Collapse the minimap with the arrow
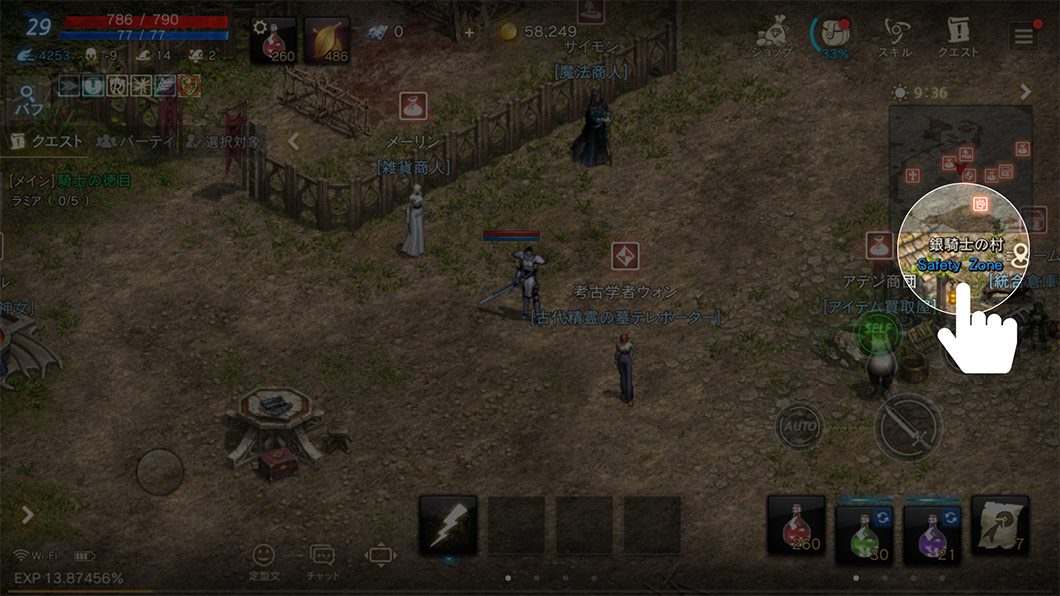Screen dimensions: 1060x596 click(1026, 92)
